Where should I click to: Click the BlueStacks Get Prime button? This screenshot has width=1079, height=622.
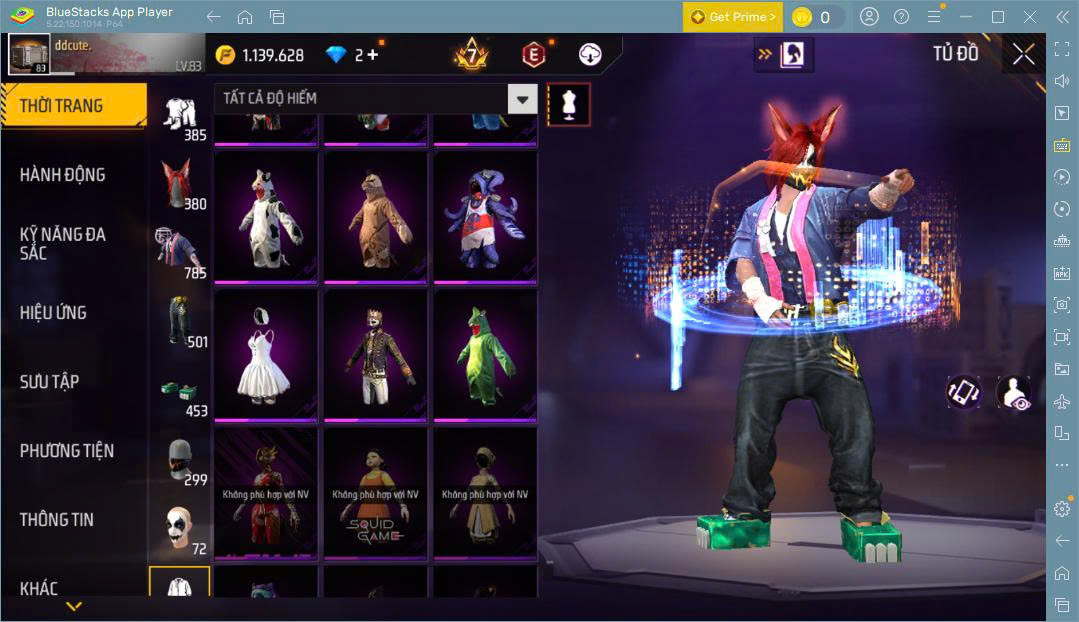(x=730, y=17)
